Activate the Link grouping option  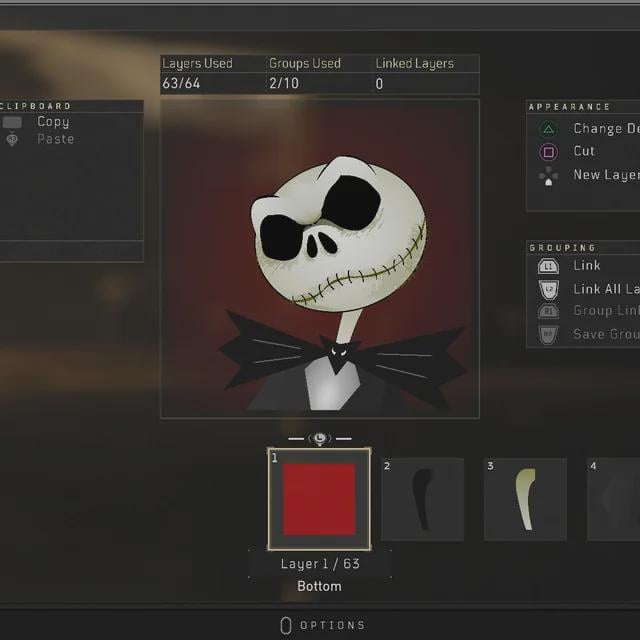point(587,266)
